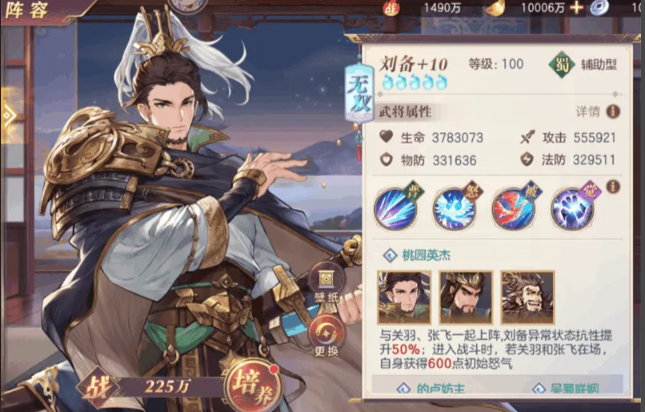
Task: Set hero wallpaper with 壁纸 button
Action: (x=328, y=281)
